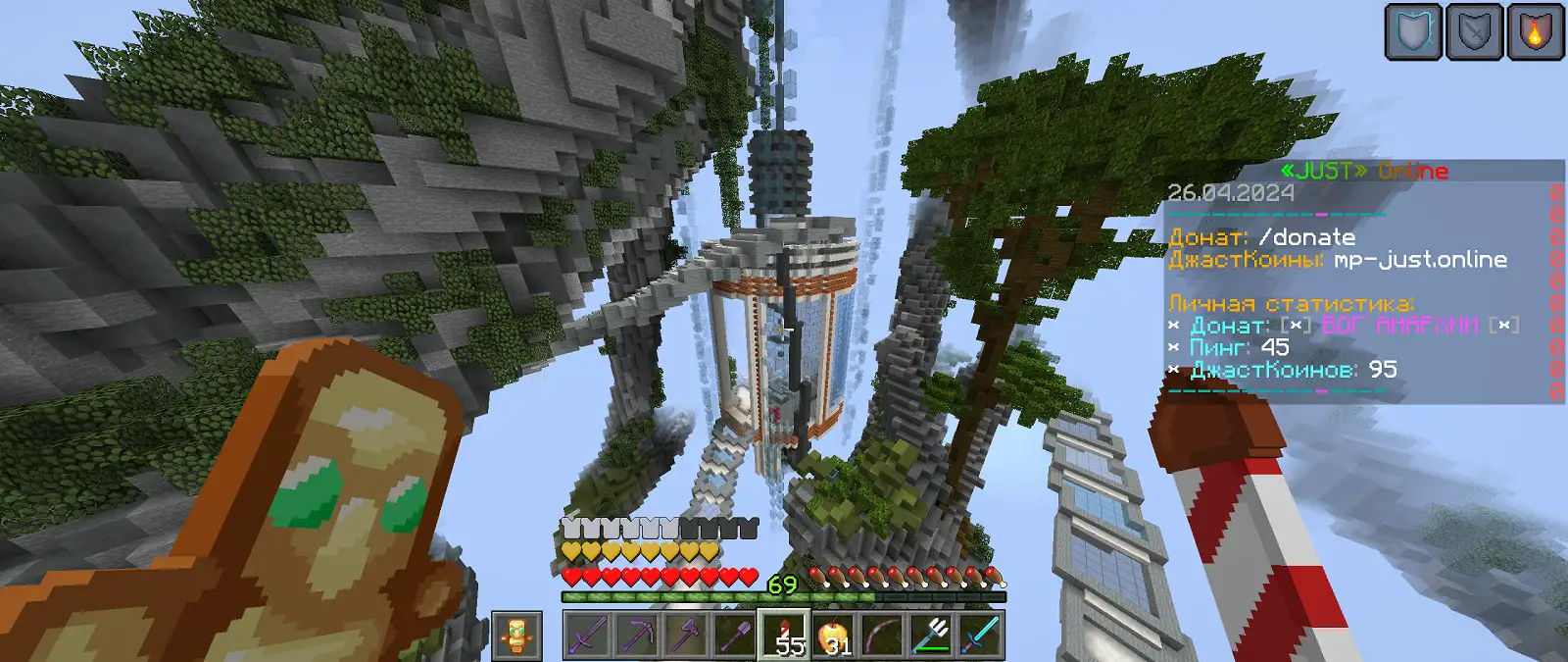Select the purple pickaxe hotbar slot

[x=637, y=636]
